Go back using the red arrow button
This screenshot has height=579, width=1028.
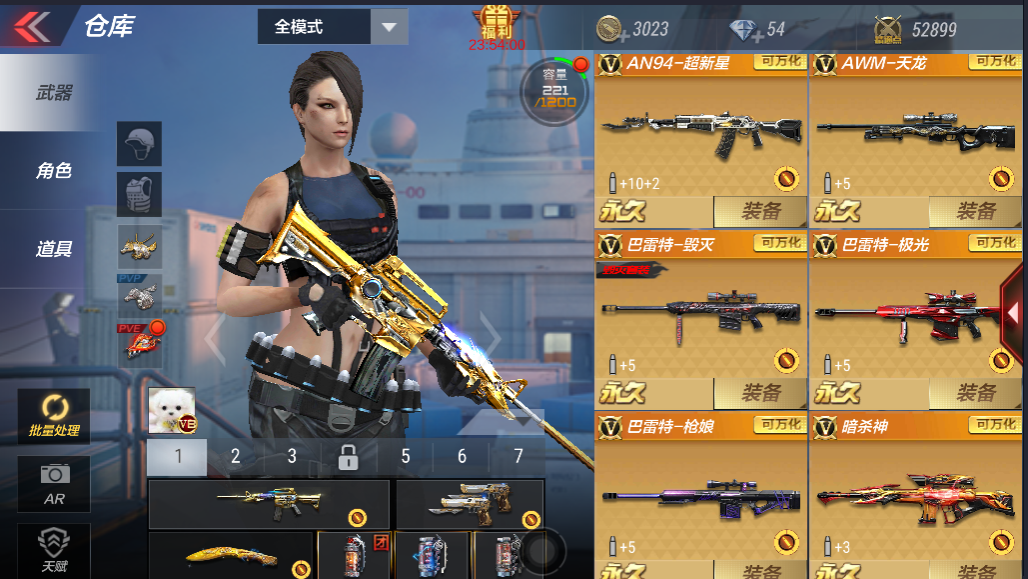pyautogui.click(x=32, y=27)
